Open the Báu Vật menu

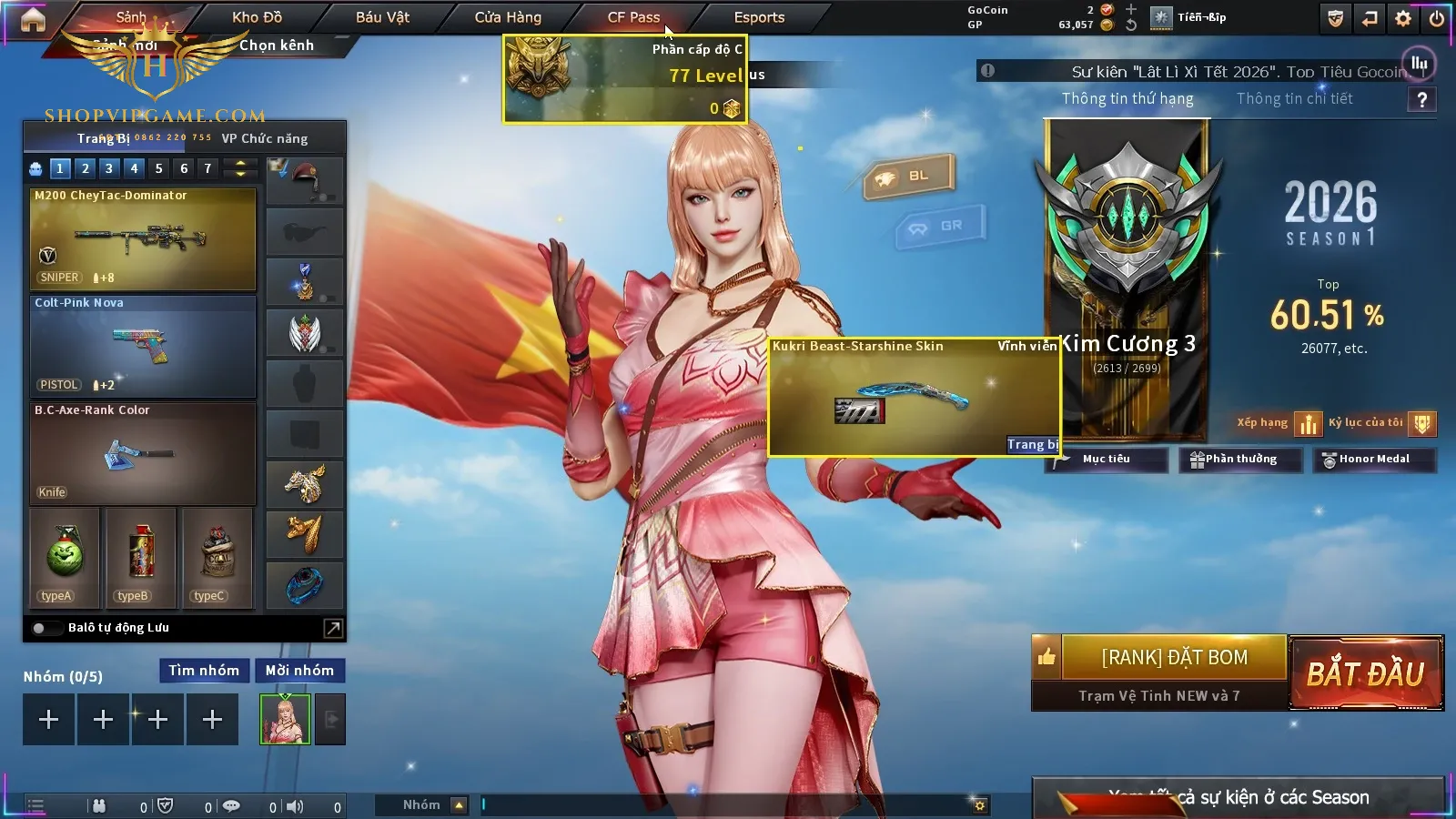(382, 17)
